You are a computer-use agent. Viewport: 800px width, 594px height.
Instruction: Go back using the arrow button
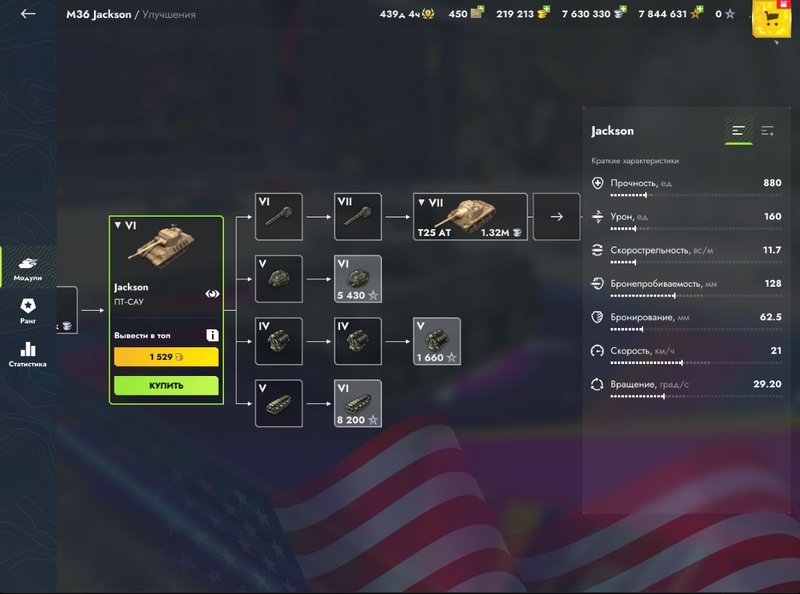(x=28, y=14)
